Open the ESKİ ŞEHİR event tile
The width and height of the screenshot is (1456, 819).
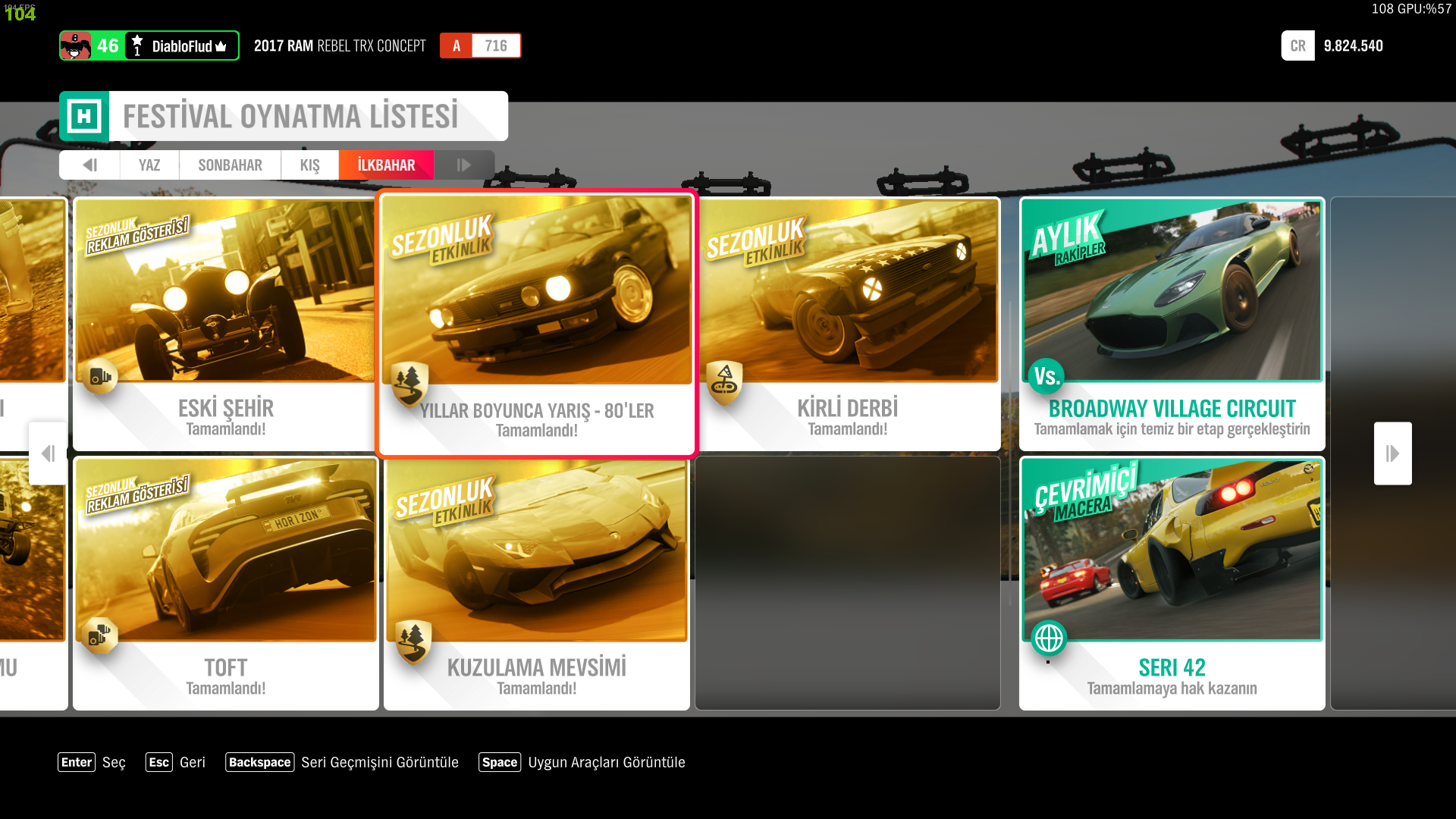(225, 325)
